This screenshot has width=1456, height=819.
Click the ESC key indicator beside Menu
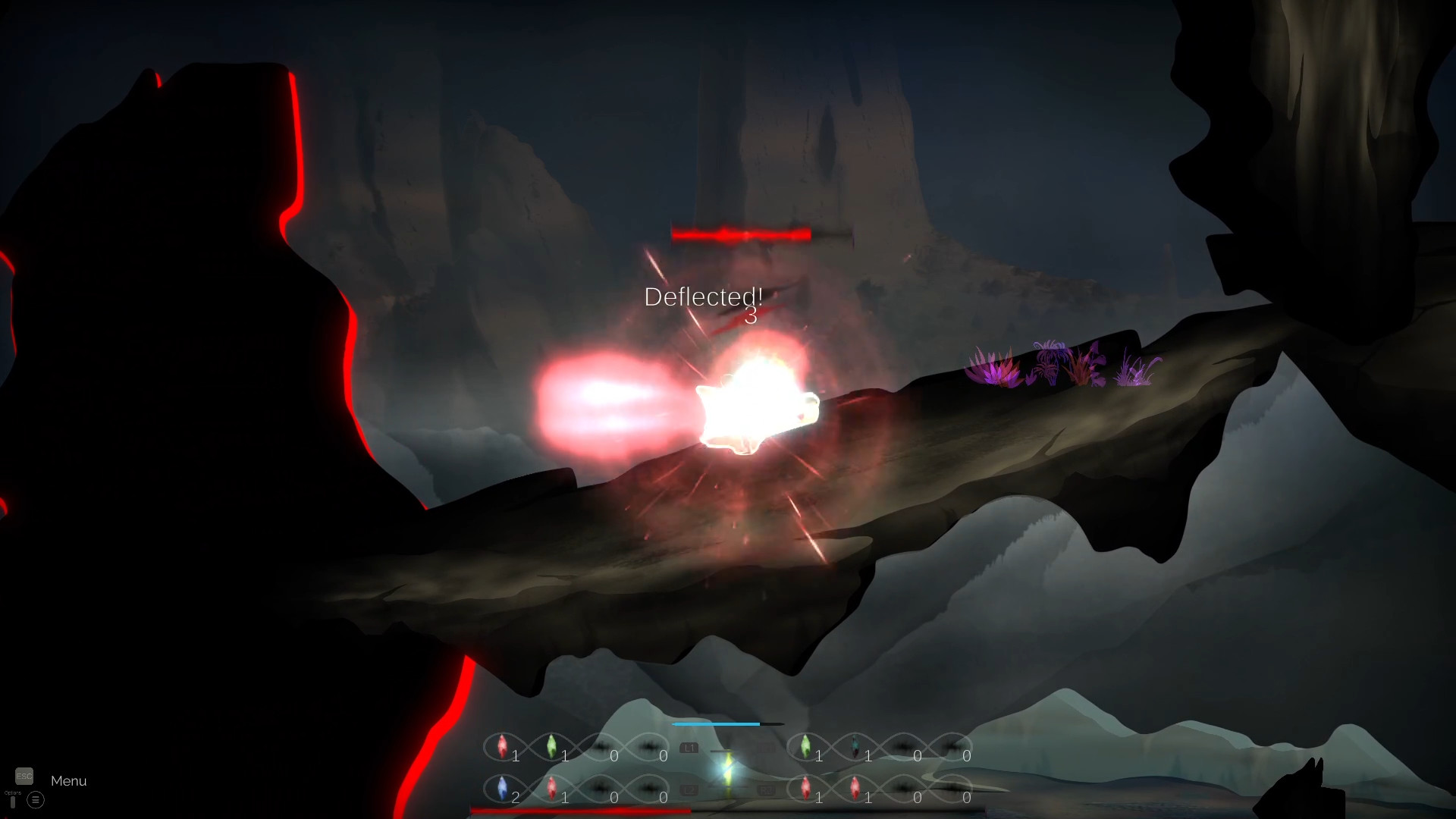click(24, 777)
